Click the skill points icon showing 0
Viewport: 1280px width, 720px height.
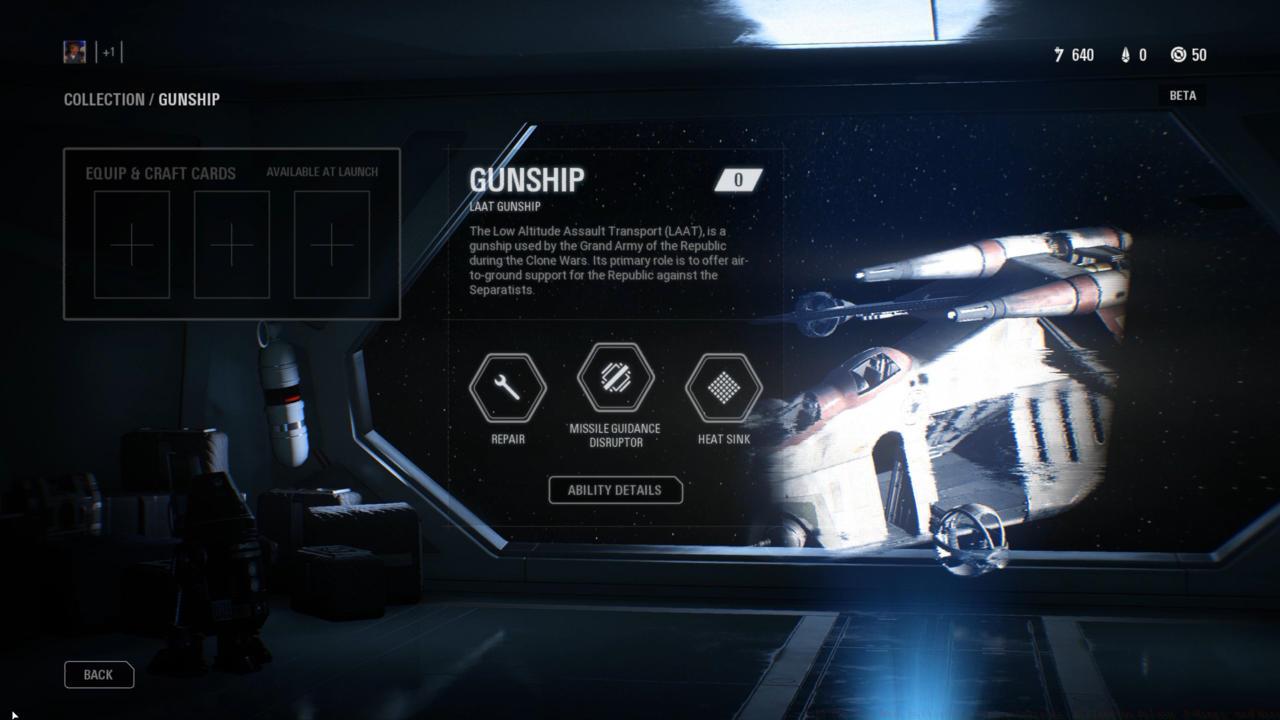click(1127, 55)
